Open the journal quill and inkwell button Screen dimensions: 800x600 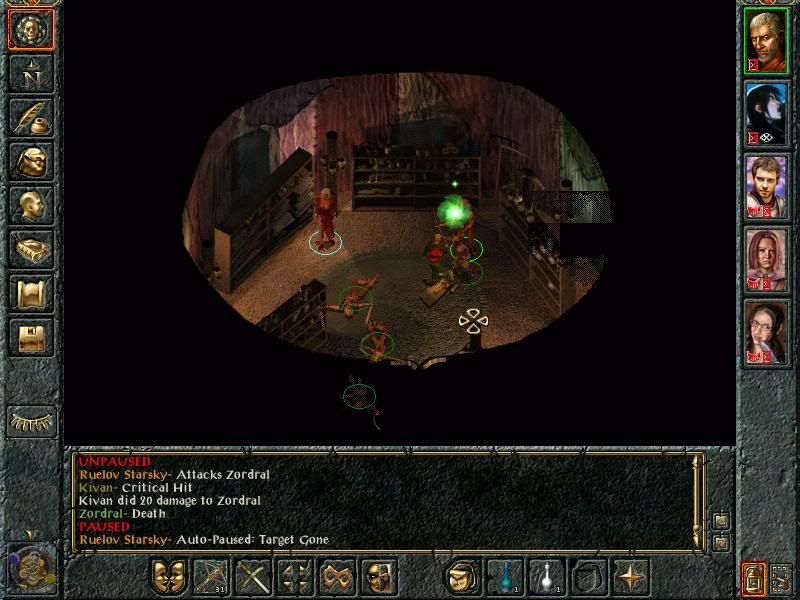31,117
